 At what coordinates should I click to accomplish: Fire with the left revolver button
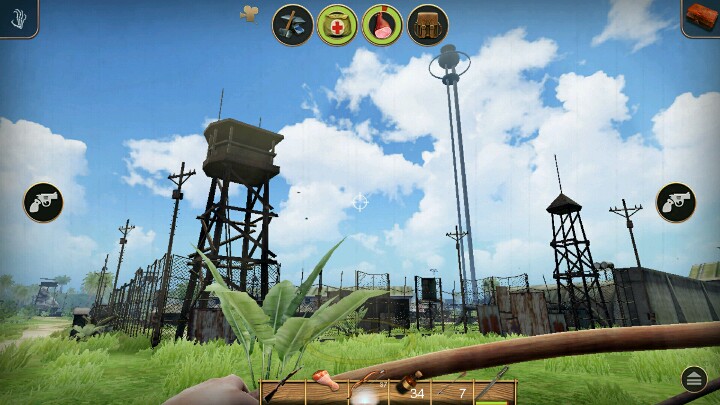(x=43, y=203)
